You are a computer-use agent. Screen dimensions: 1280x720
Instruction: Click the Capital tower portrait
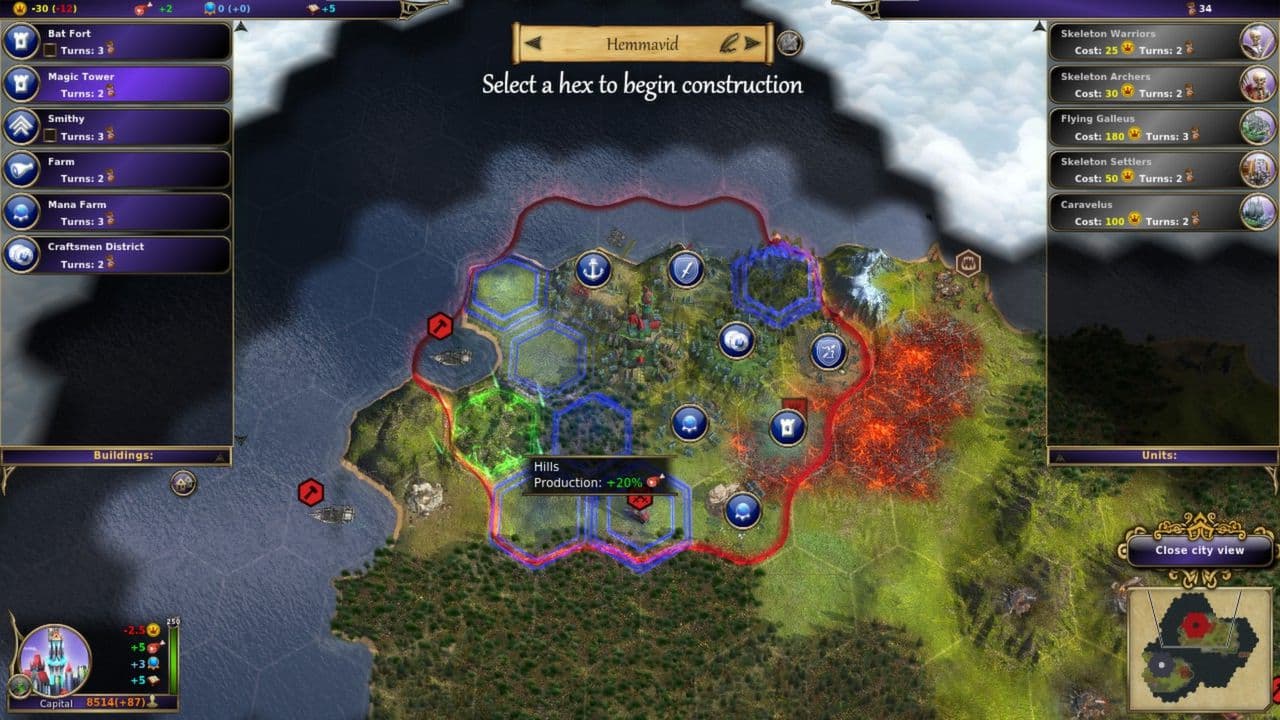tap(55, 660)
